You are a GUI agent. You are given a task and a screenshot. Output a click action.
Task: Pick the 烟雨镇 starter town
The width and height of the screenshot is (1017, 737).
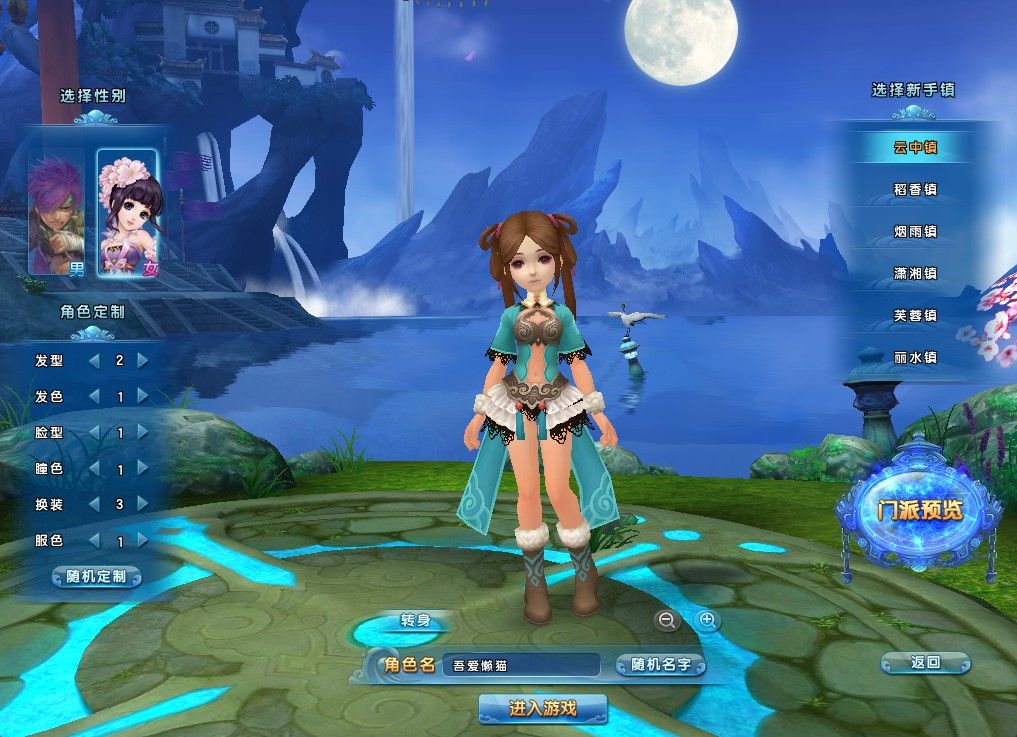(x=915, y=232)
